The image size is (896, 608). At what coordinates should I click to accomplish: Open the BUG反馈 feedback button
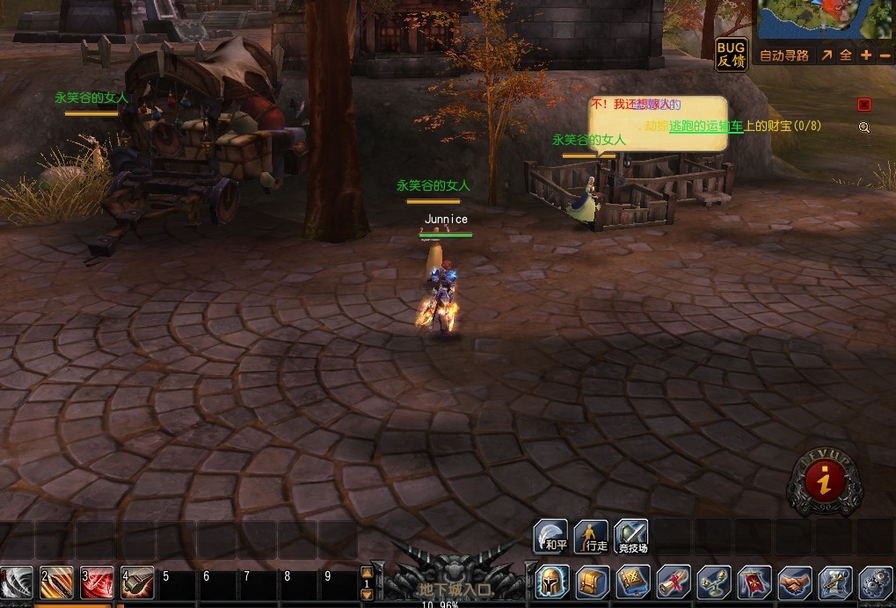731,54
